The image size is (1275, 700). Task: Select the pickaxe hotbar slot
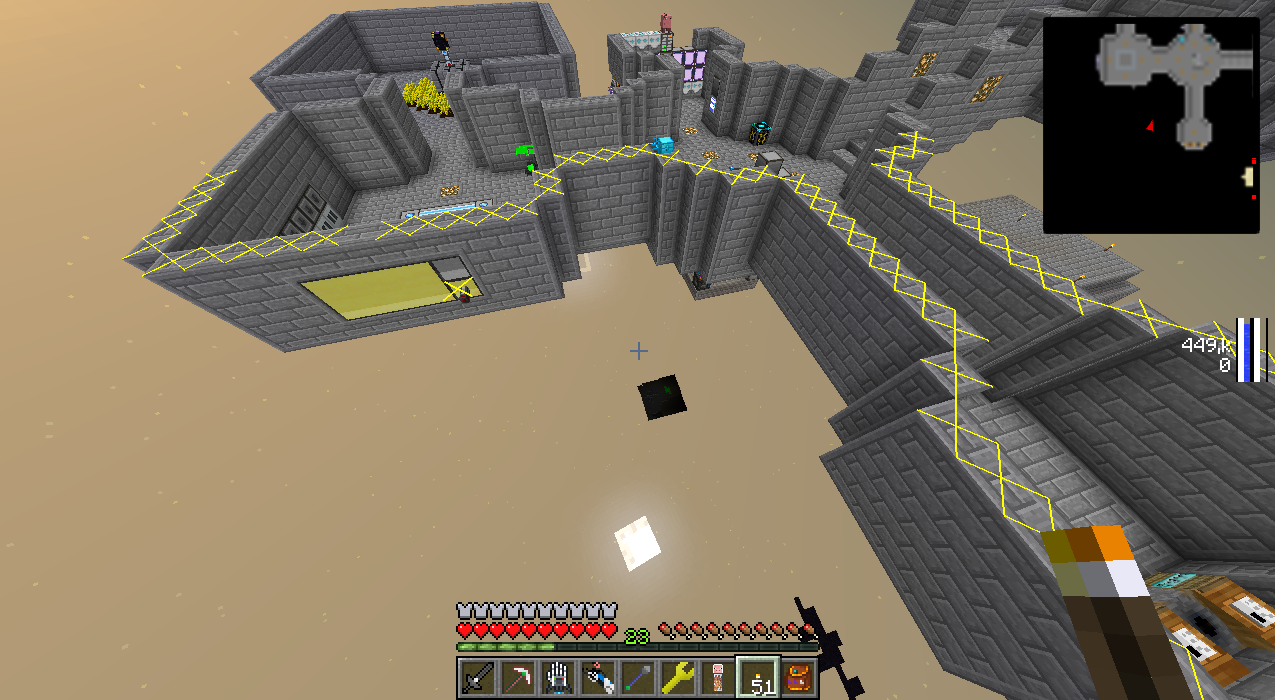[517, 678]
